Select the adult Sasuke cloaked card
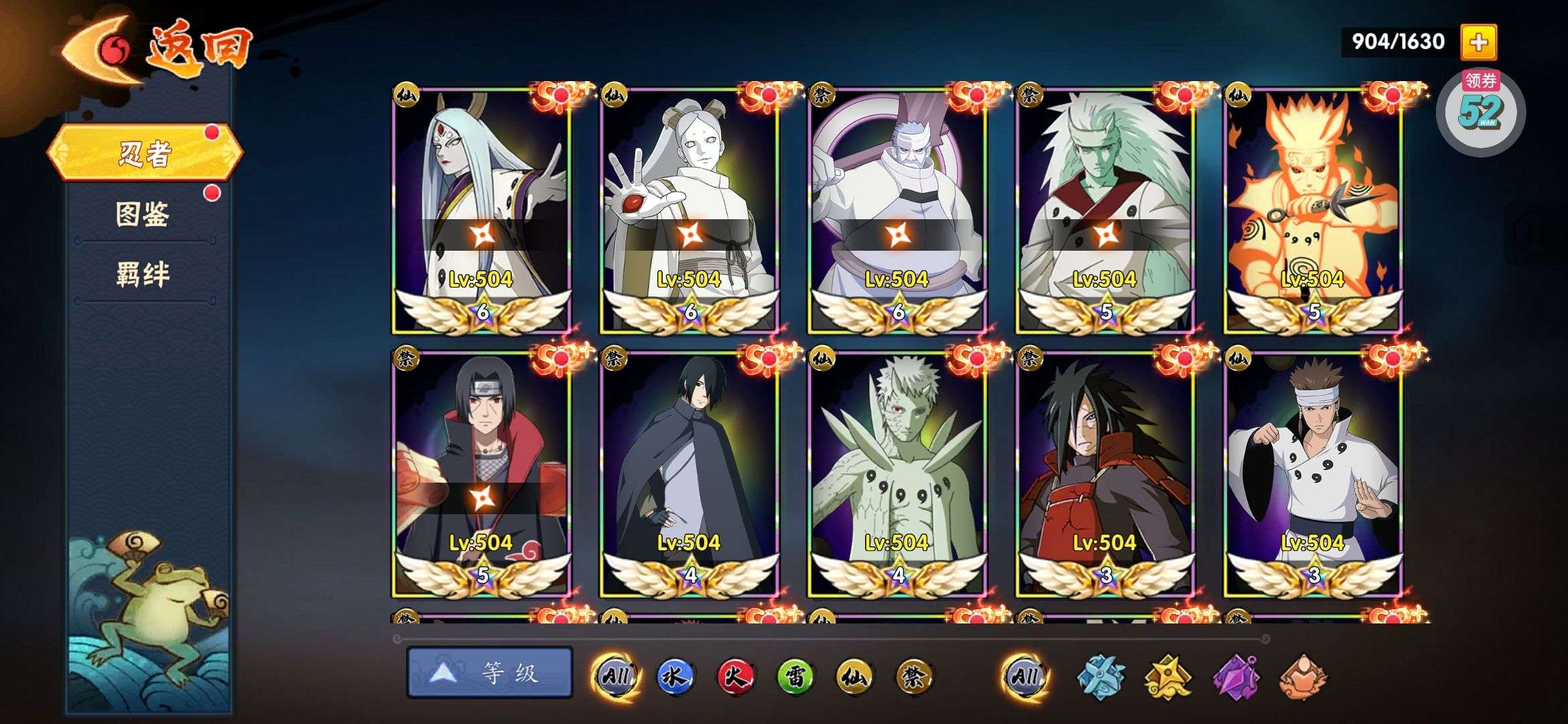Image resolution: width=1568 pixels, height=724 pixels. coord(690,474)
